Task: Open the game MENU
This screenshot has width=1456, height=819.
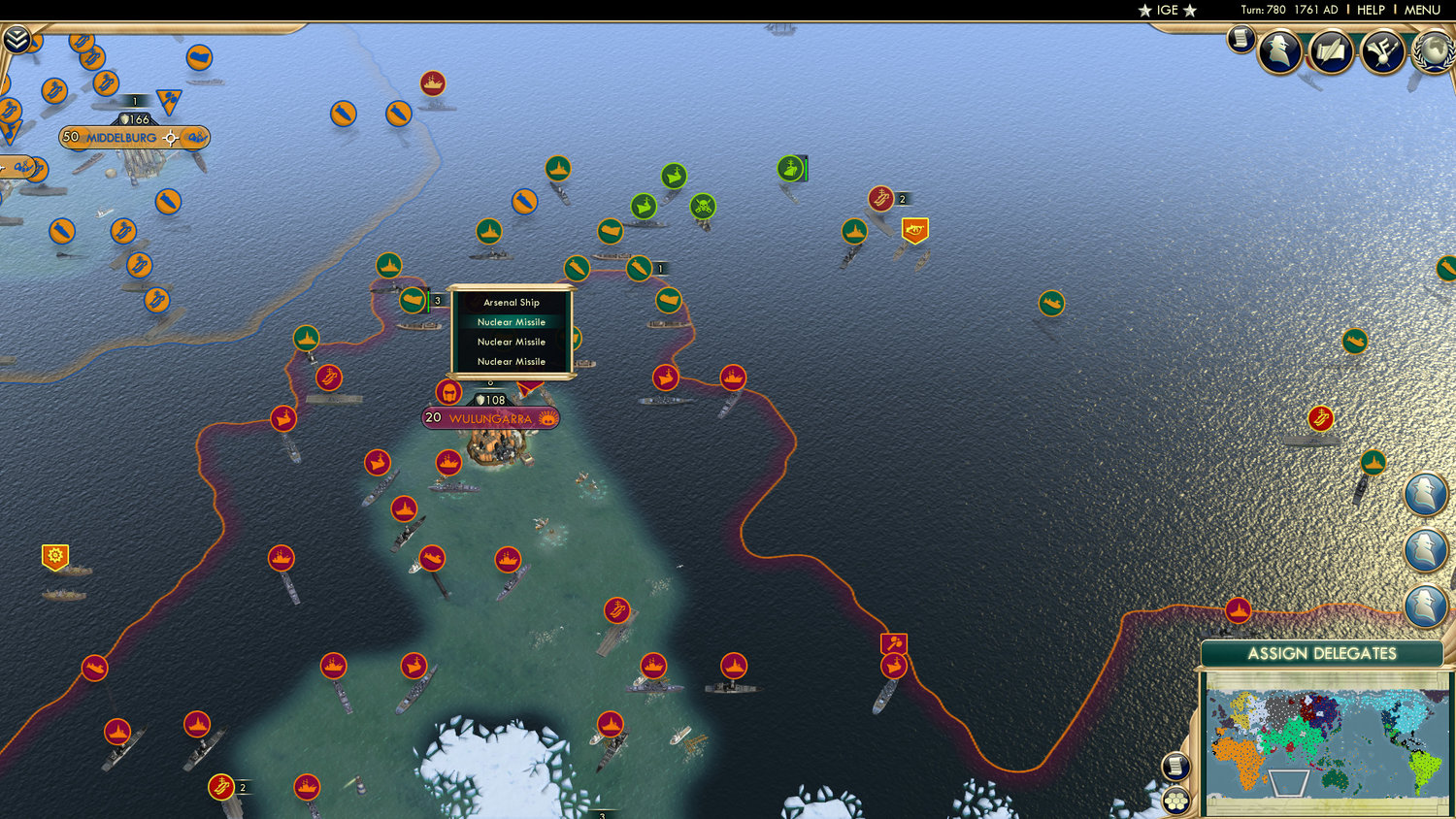Action: tap(1422, 11)
